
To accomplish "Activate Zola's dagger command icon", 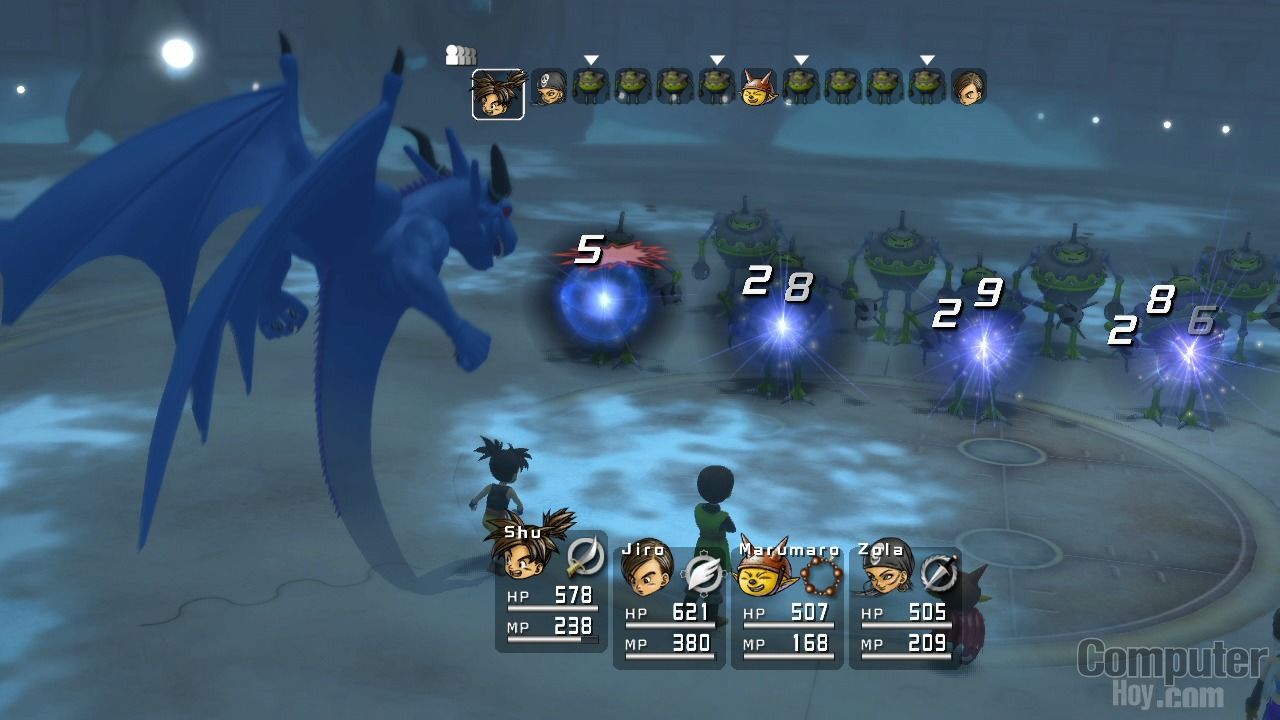I will coord(938,574).
